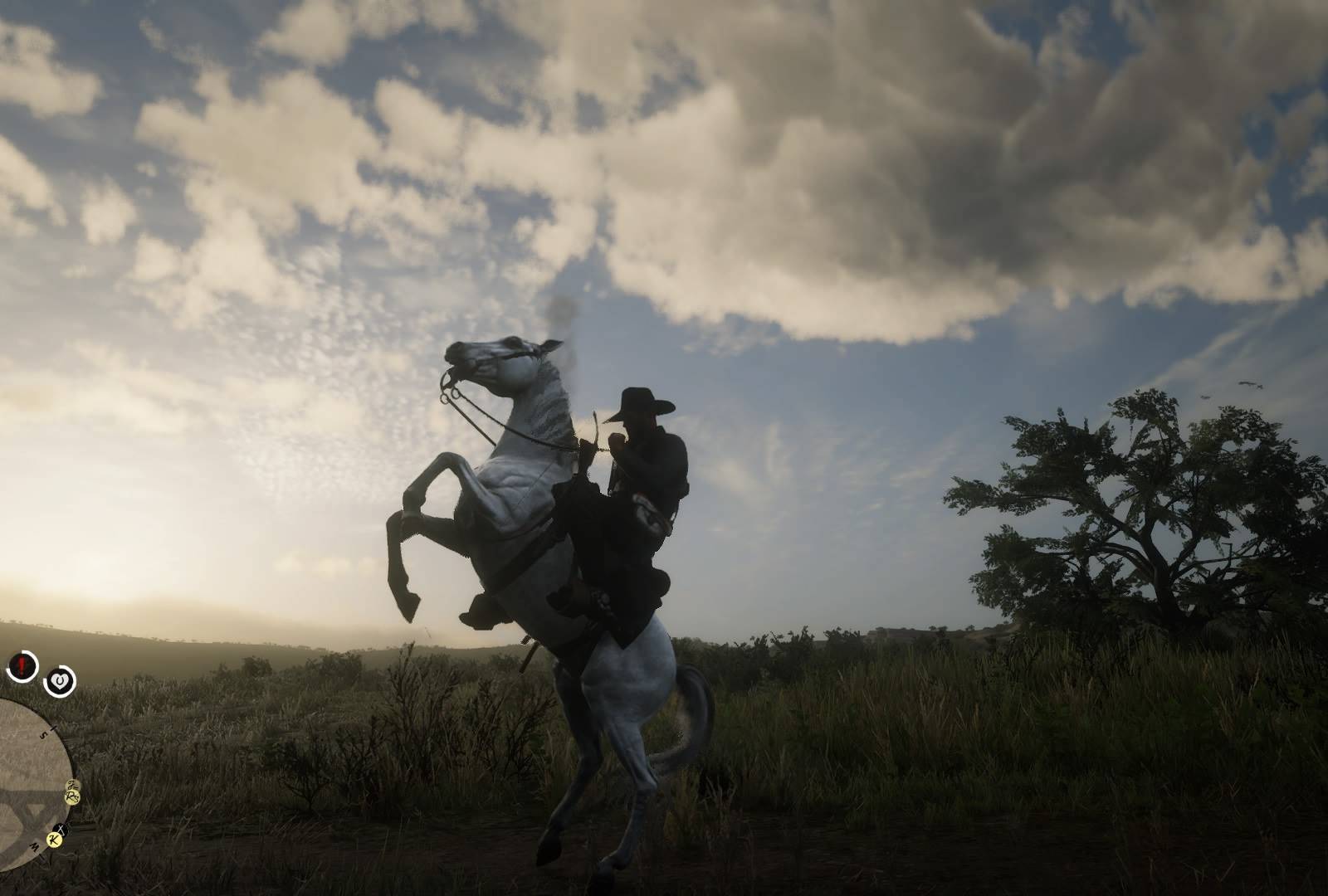
Task: Click the W compass letter on the minimap
Action: click(35, 845)
